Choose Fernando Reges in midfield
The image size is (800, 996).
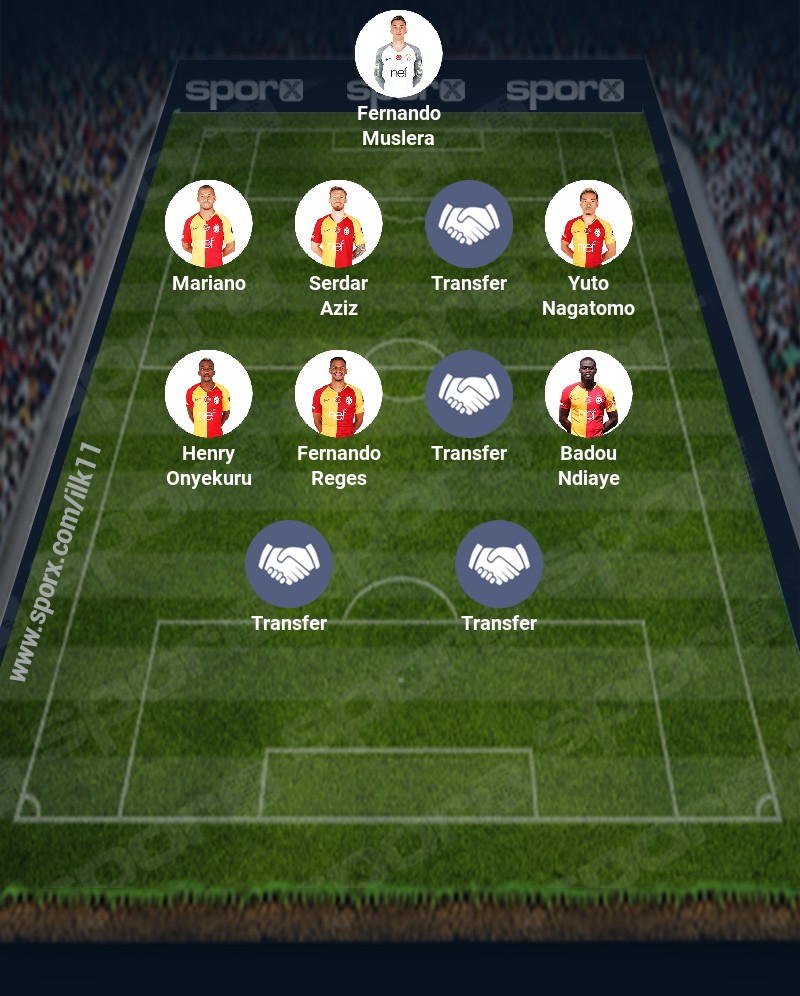(x=338, y=394)
